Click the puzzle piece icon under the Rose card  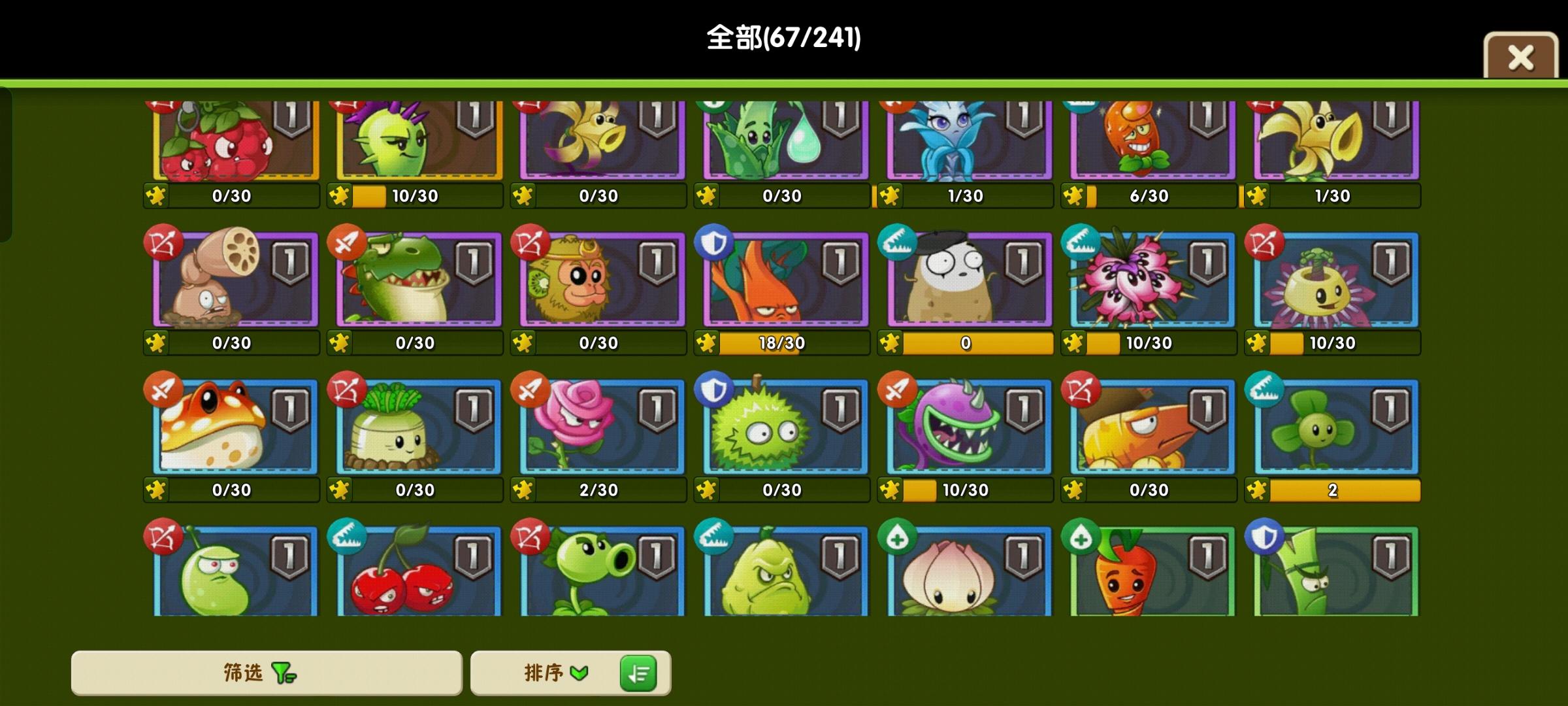pos(523,489)
